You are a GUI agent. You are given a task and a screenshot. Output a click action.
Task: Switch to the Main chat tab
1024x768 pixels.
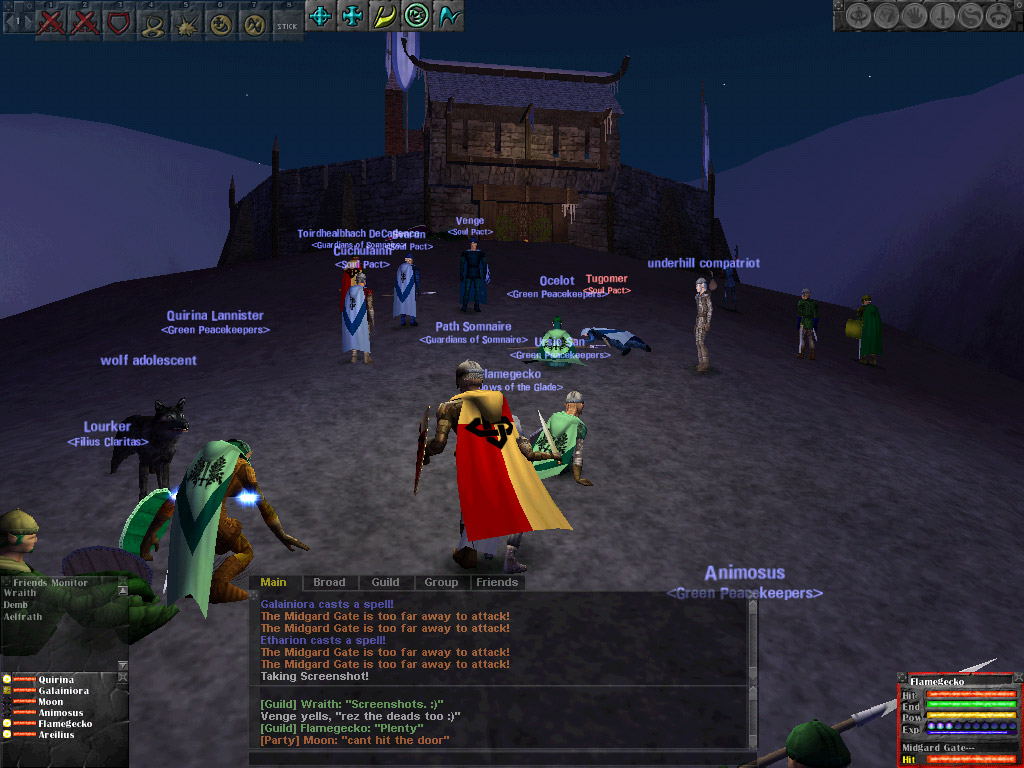[x=273, y=582]
